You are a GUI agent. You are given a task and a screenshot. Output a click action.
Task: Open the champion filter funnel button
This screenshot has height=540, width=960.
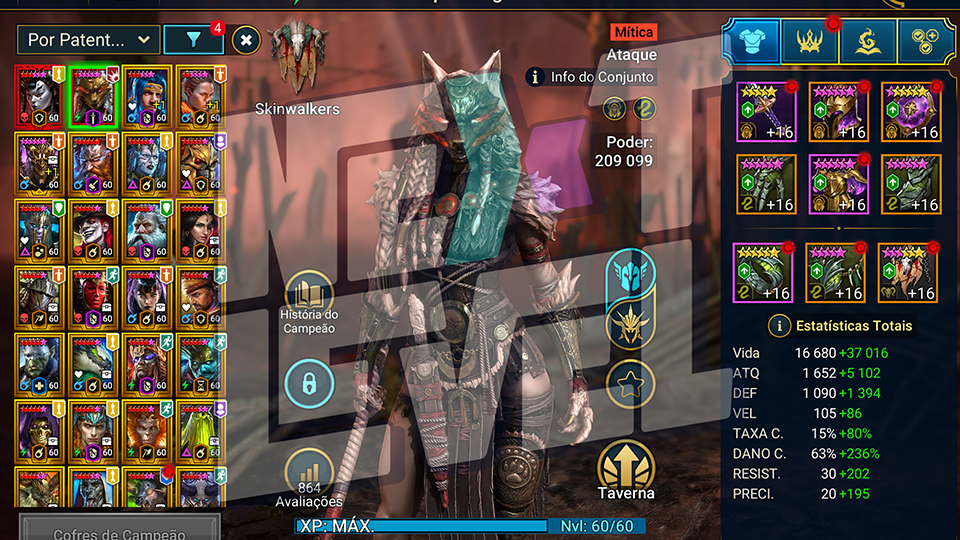[193, 40]
